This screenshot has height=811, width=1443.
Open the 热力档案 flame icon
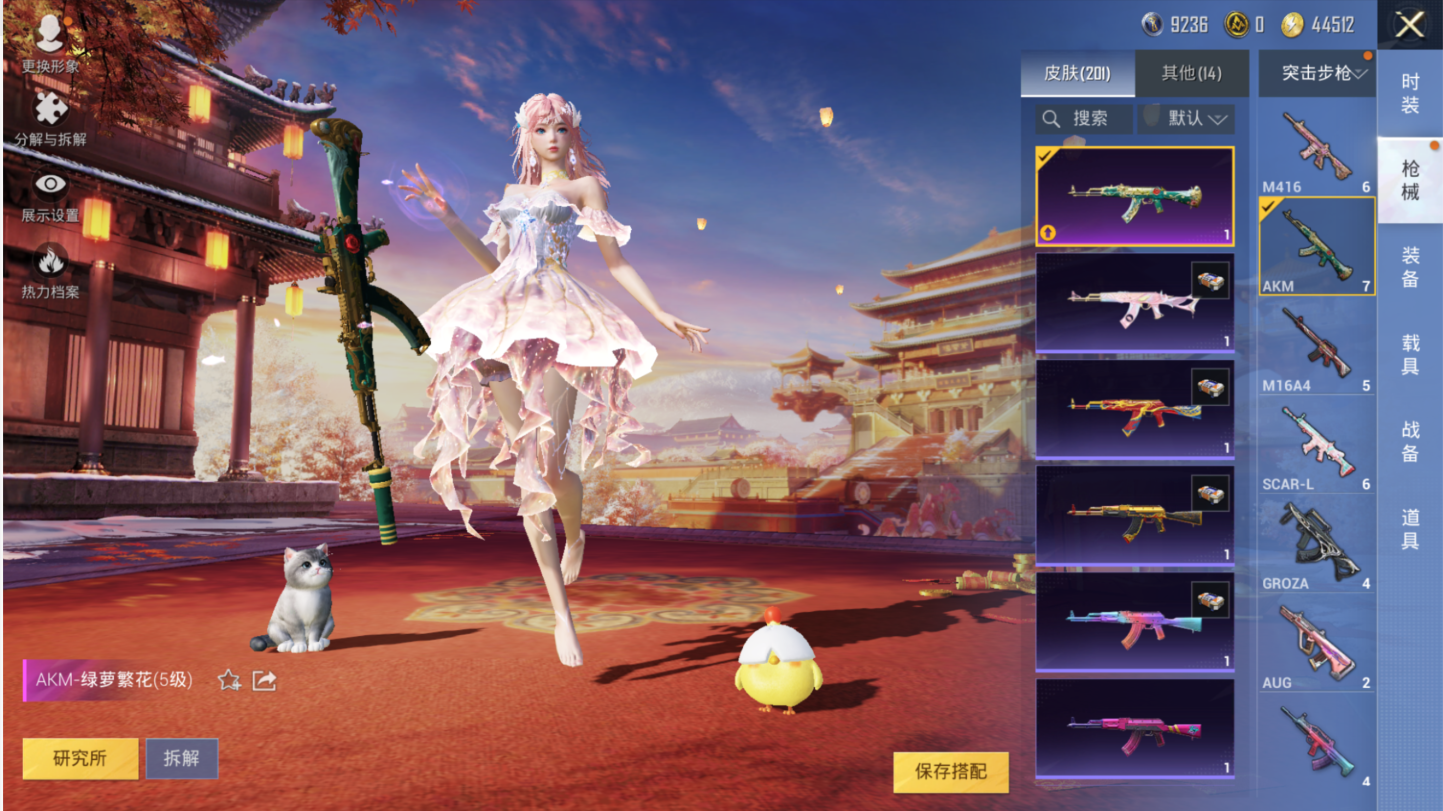click(x=50, y=270)
